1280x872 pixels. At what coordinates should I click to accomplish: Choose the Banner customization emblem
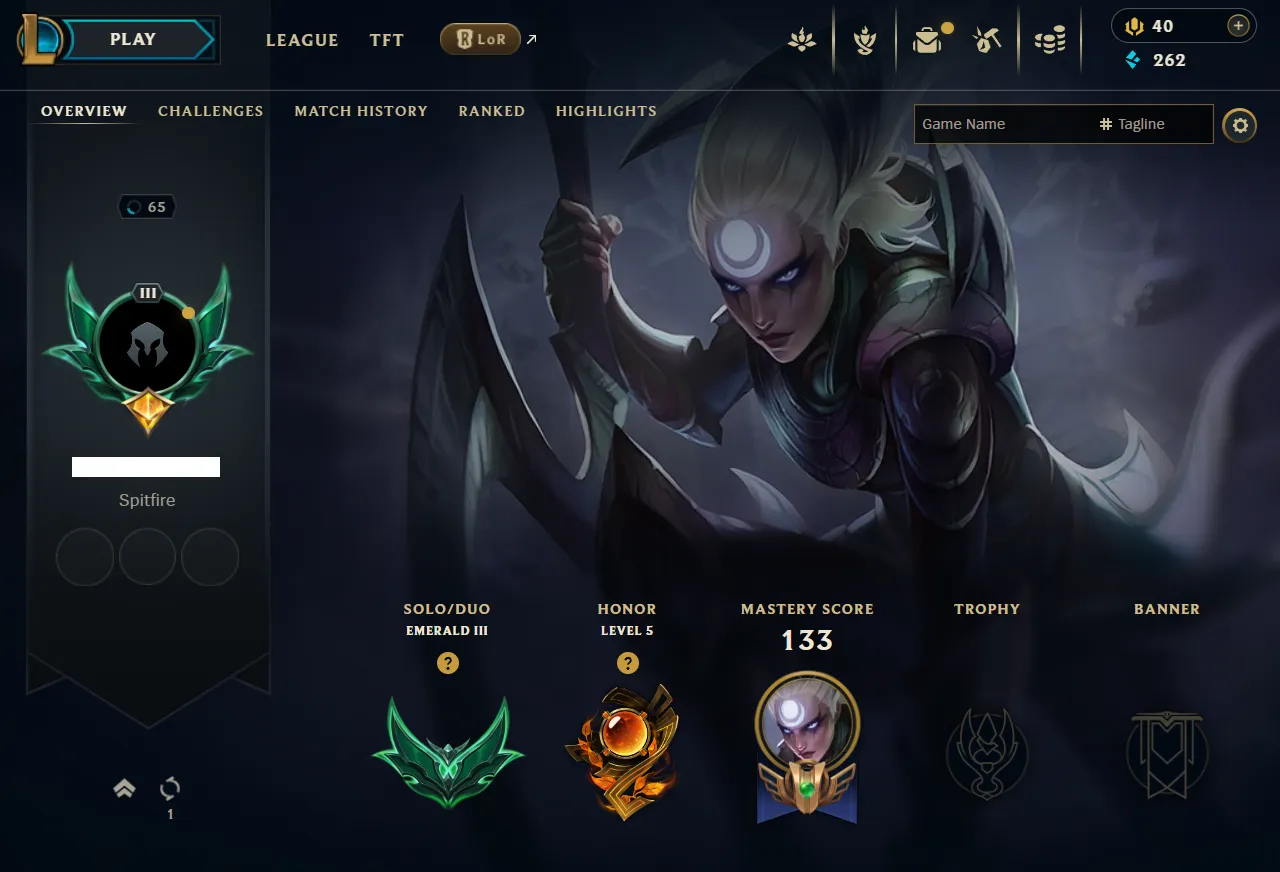tap(1167, 753)
